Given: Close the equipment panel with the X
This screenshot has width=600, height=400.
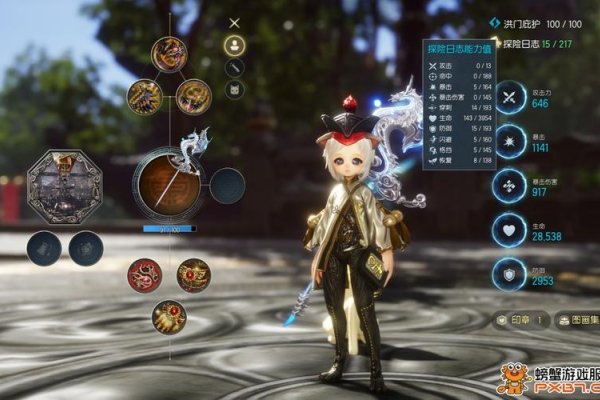Looking at the screenshot, I should (x=234, y=22).
